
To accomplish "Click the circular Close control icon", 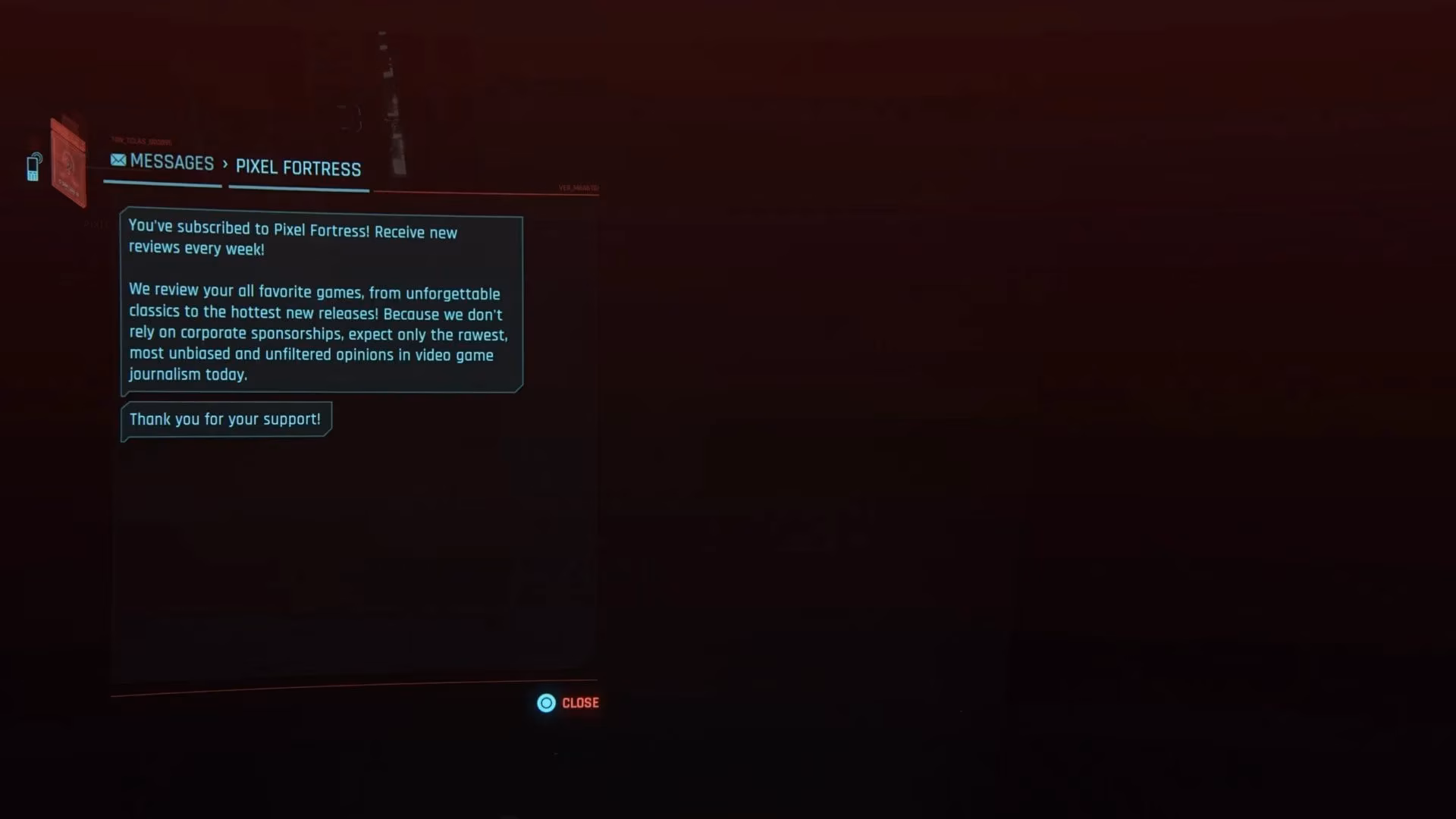I will tap(545, 703).
